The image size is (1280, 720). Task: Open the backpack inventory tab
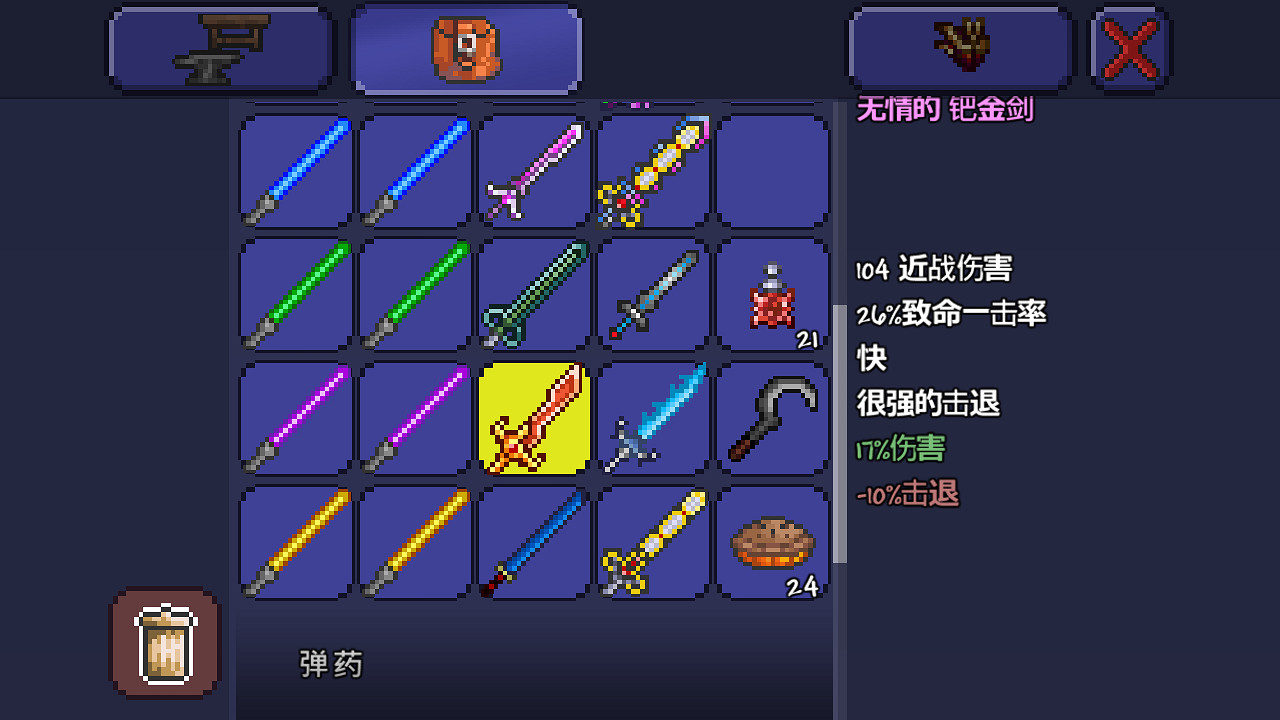pyautogui.click(x=465, y=47)
